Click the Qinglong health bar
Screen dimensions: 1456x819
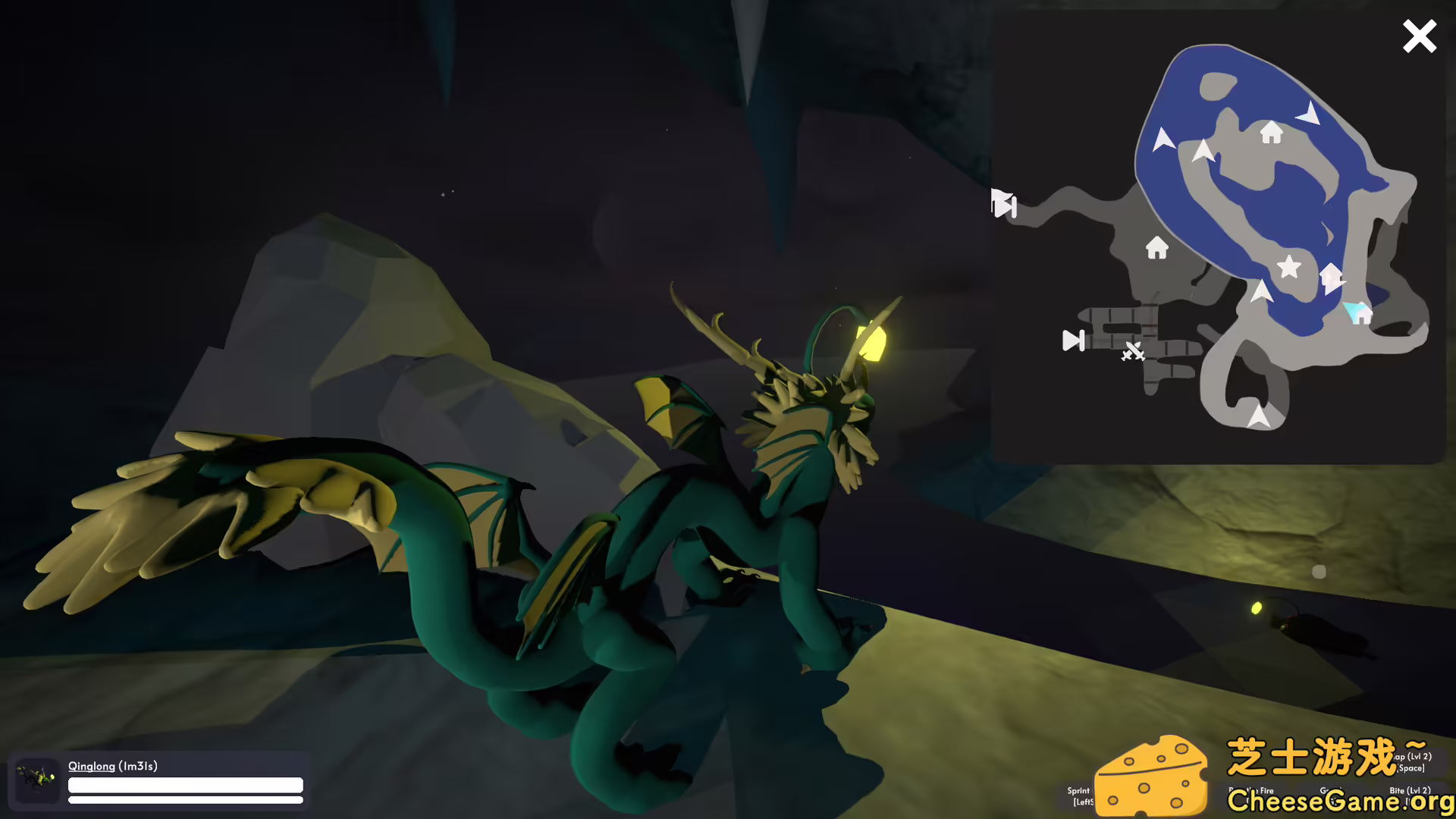[x=186, y=783]
